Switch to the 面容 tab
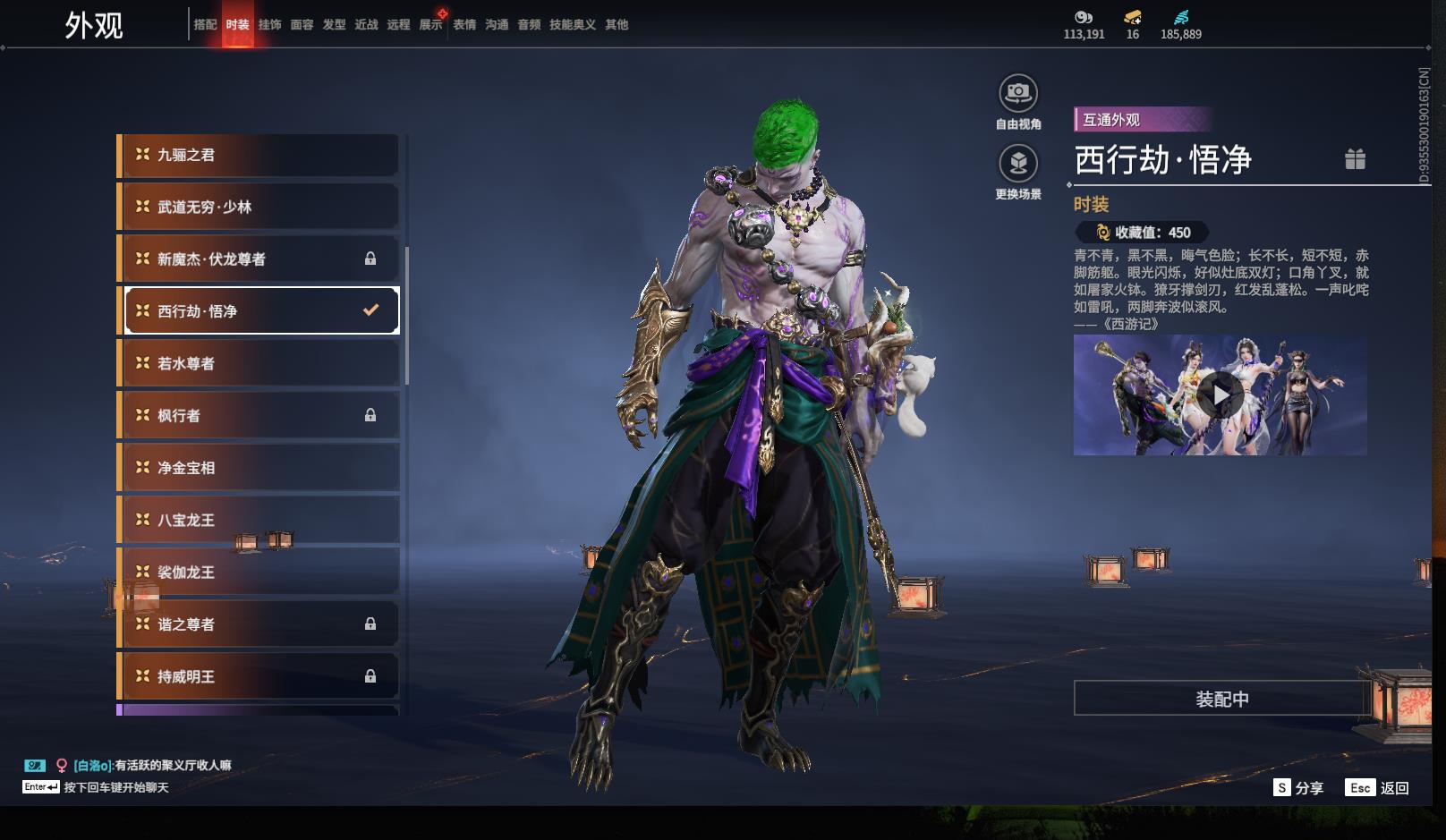 click(x=302, y=25)
